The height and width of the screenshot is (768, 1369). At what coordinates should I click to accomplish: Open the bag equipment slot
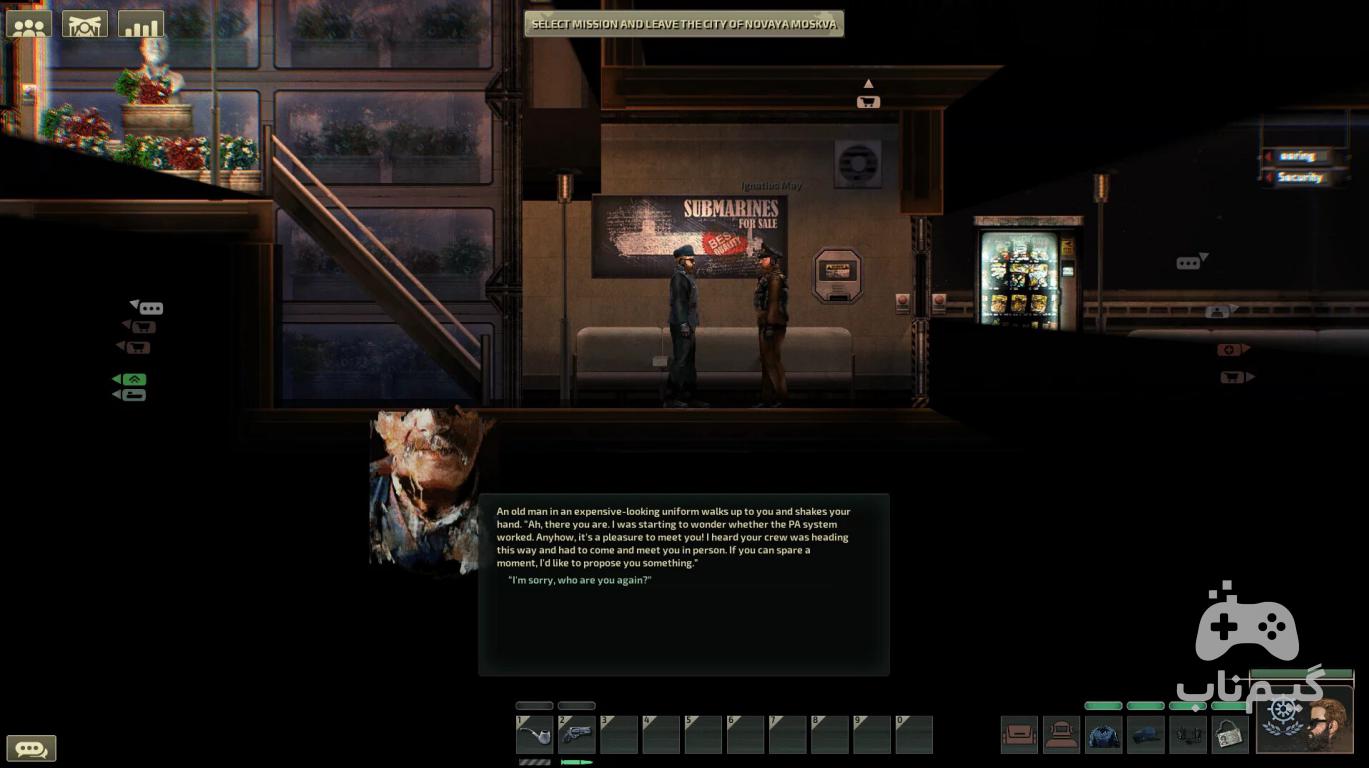point(1020,735)
